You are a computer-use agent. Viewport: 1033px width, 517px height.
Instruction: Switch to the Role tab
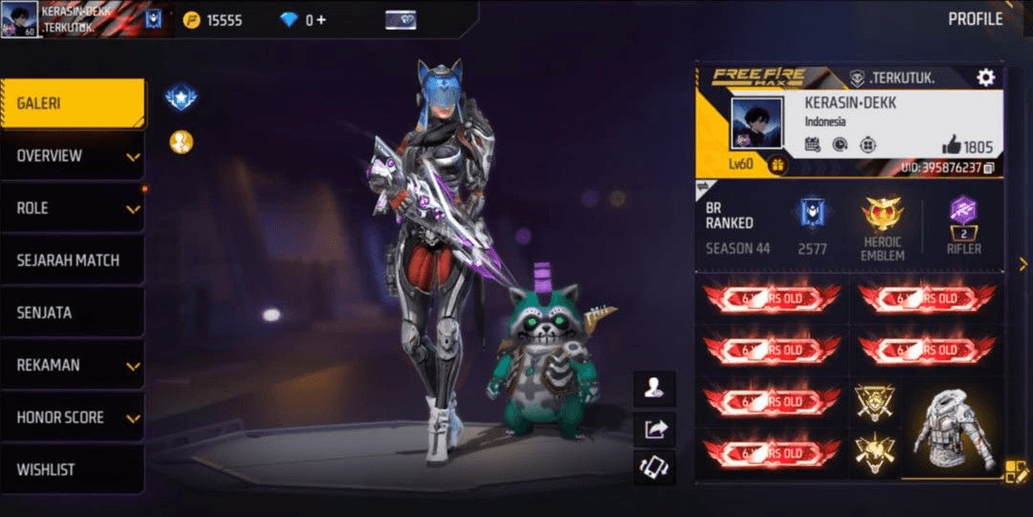click(x=72, y=208)
